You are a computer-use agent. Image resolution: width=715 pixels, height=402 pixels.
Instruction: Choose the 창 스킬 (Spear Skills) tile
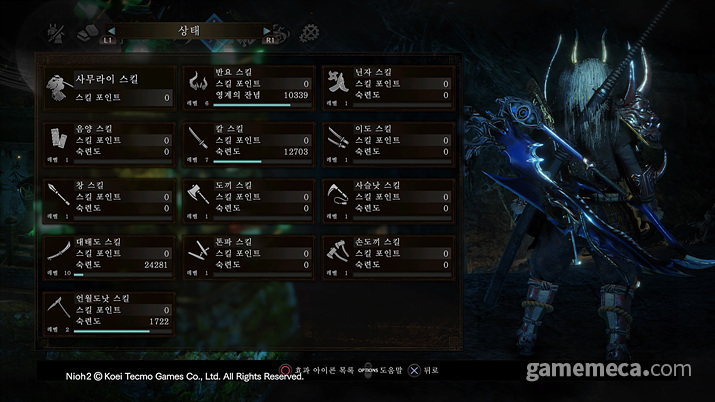coord(109,199)
